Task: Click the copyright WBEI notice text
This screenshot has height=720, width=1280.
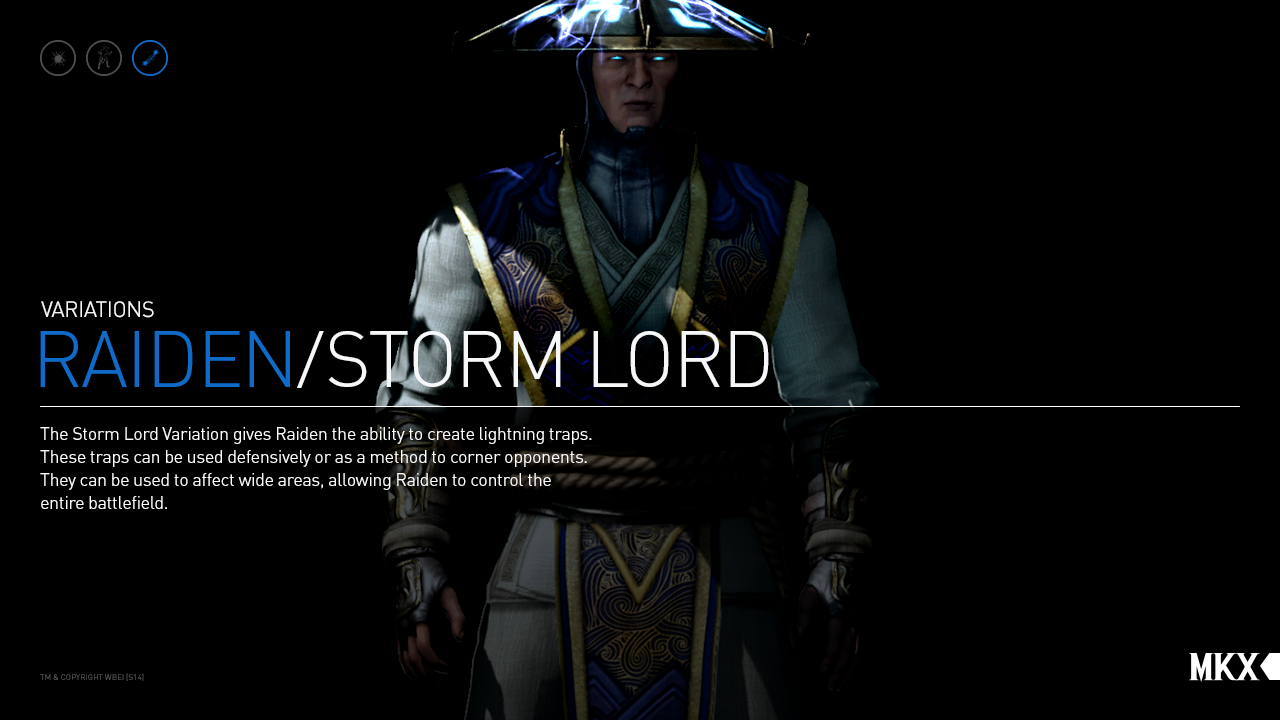Action: [91, 676]
